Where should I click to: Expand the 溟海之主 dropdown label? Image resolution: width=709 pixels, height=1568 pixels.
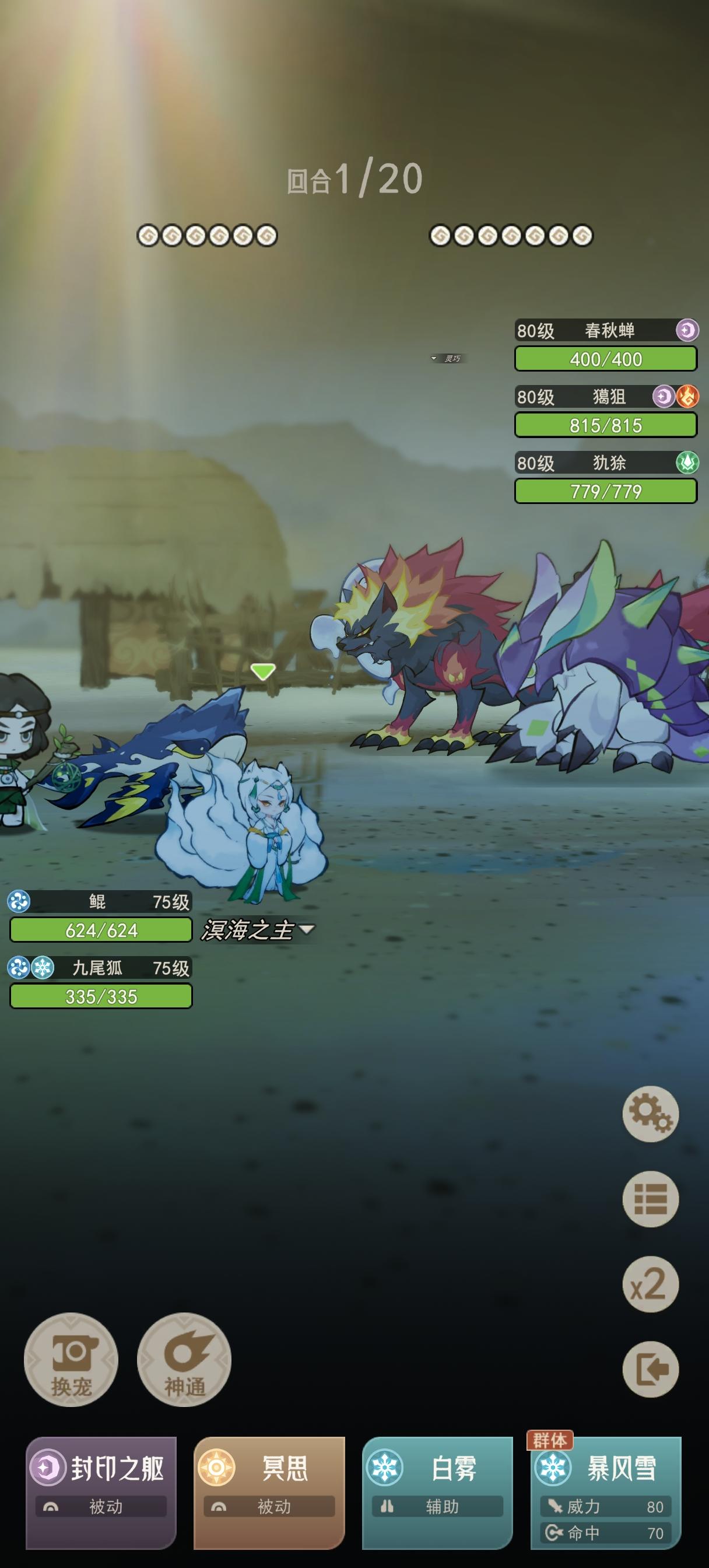tap(258, 929)
